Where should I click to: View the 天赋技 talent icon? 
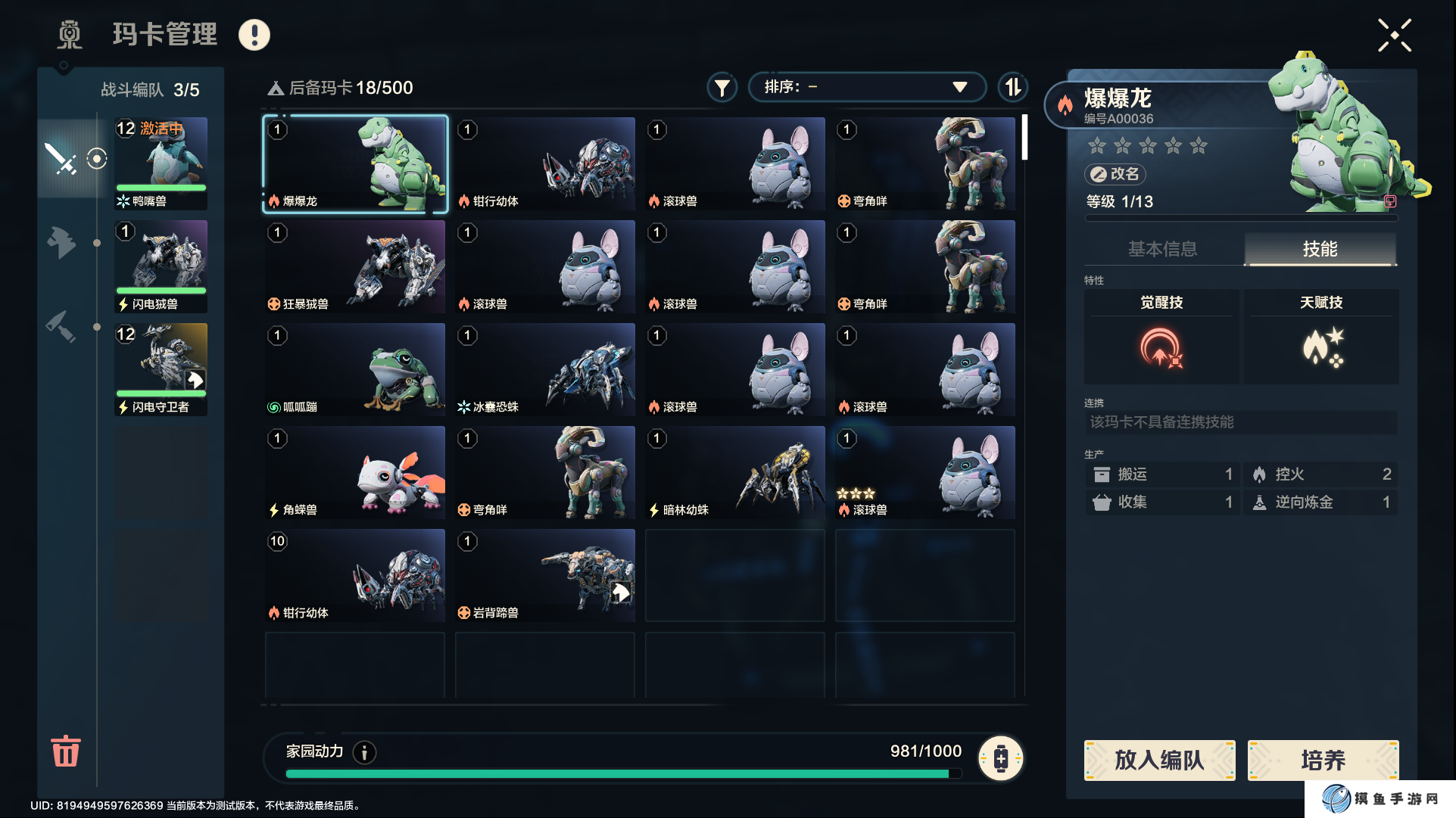pyautogui.click(x=1321, y=347)
